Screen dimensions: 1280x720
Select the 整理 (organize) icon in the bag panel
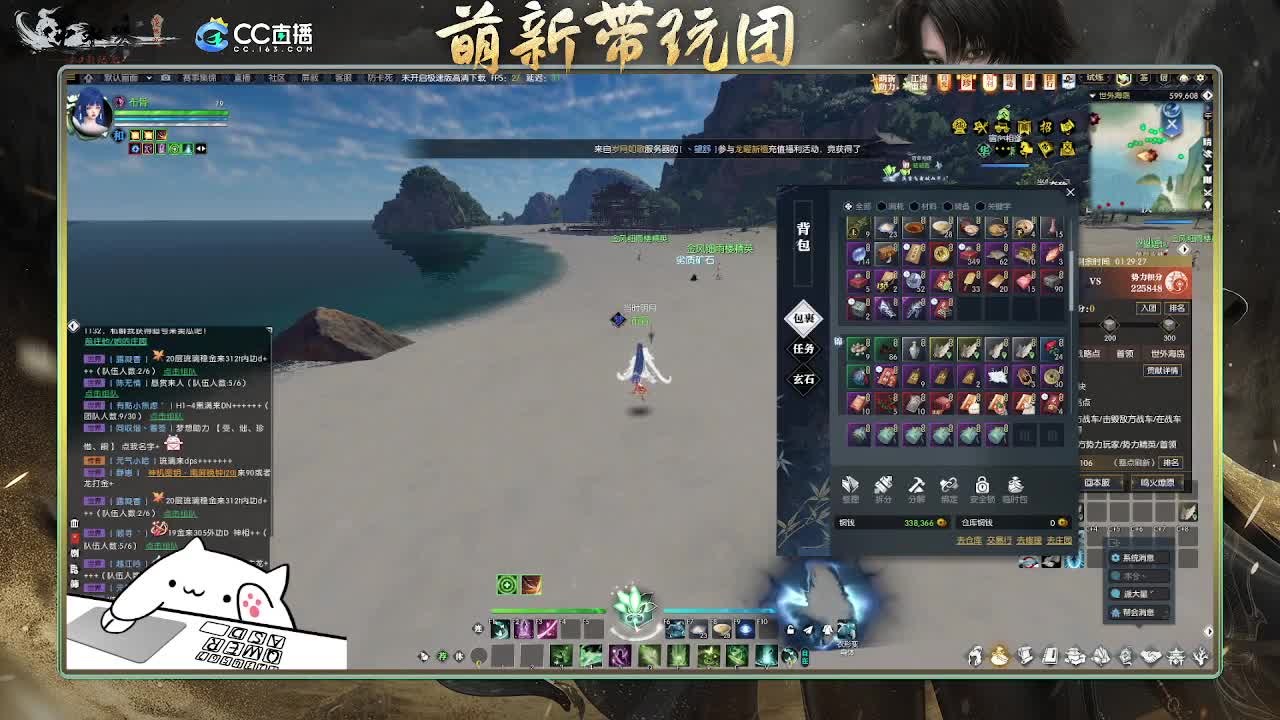(x=851, y=488)
